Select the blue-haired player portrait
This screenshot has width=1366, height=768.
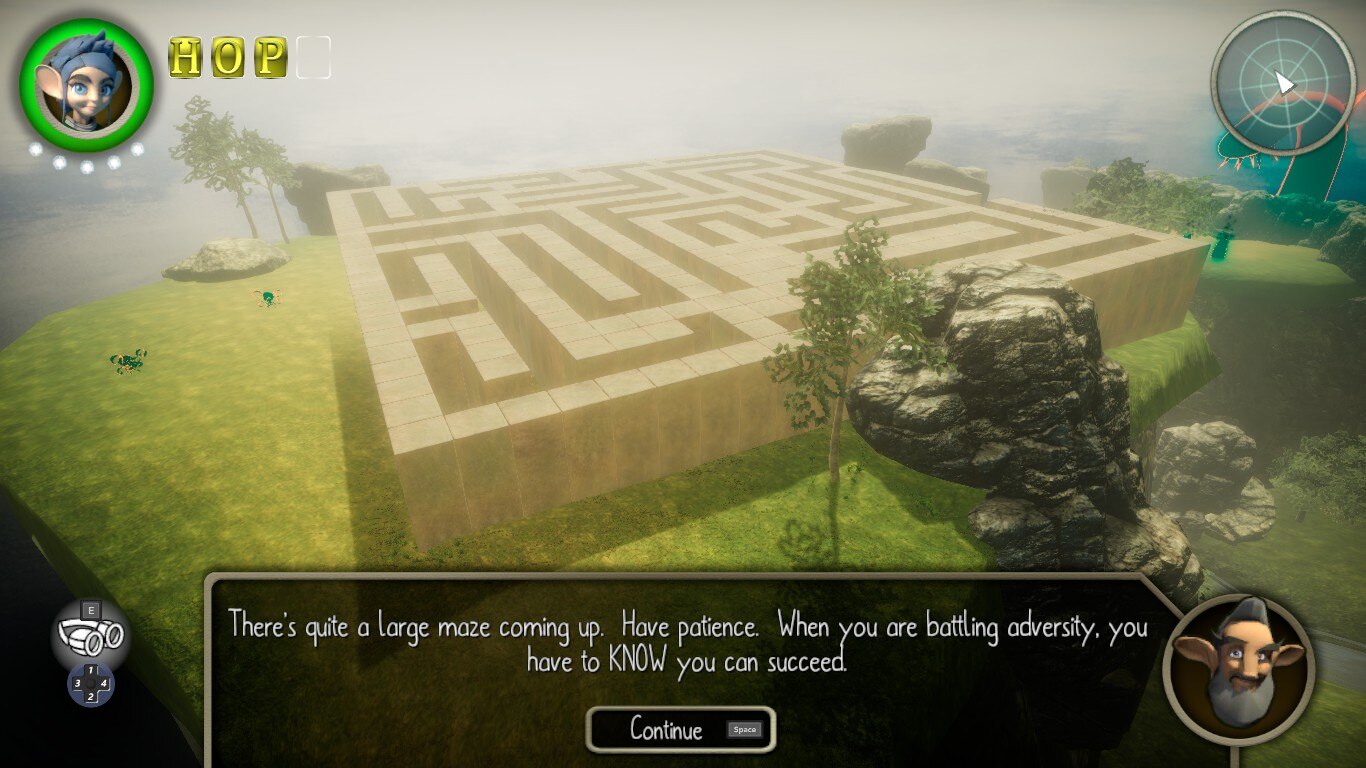86,85
